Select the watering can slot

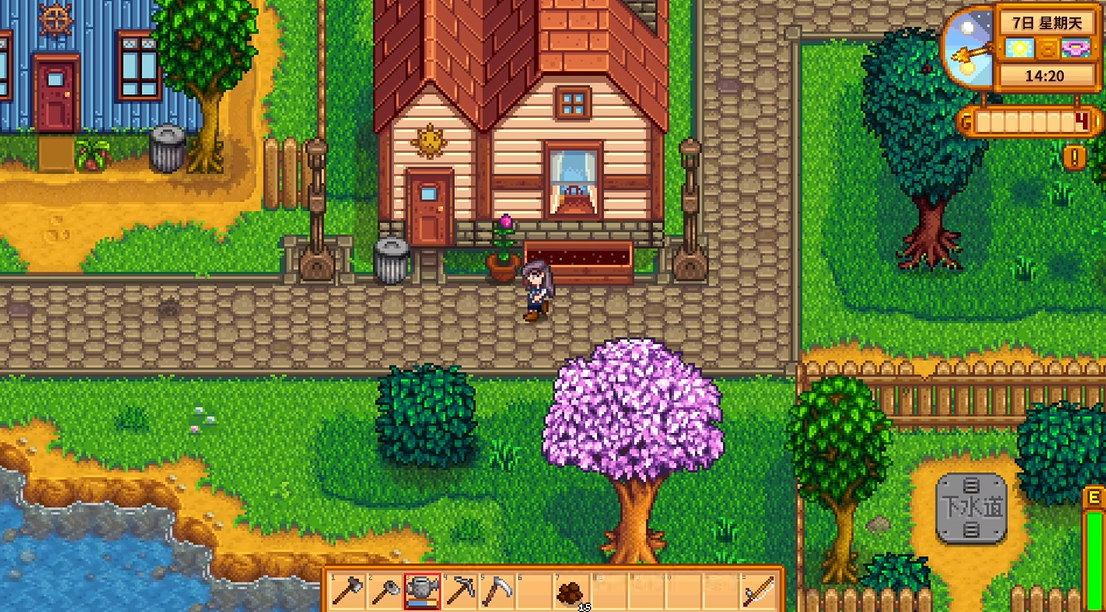pos(421,591)
